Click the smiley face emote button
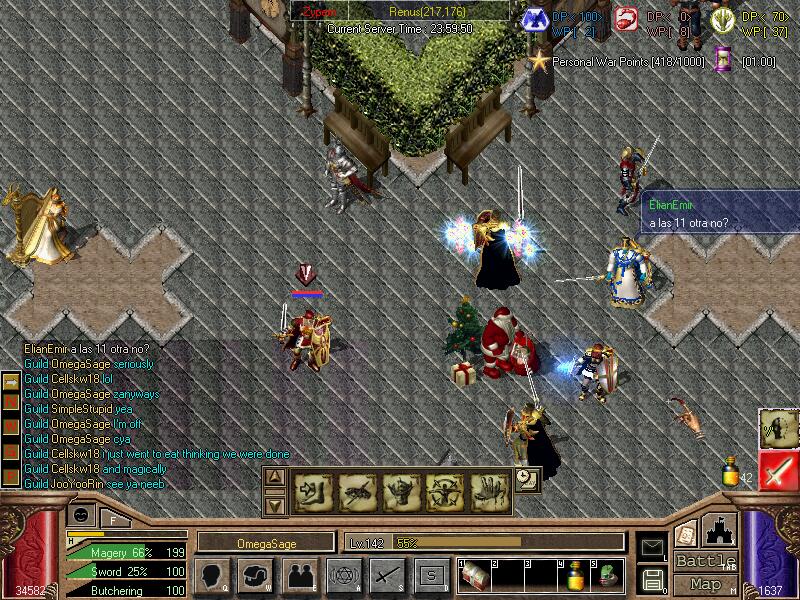Screen dimensions: 800x600 tap(82, 514)
